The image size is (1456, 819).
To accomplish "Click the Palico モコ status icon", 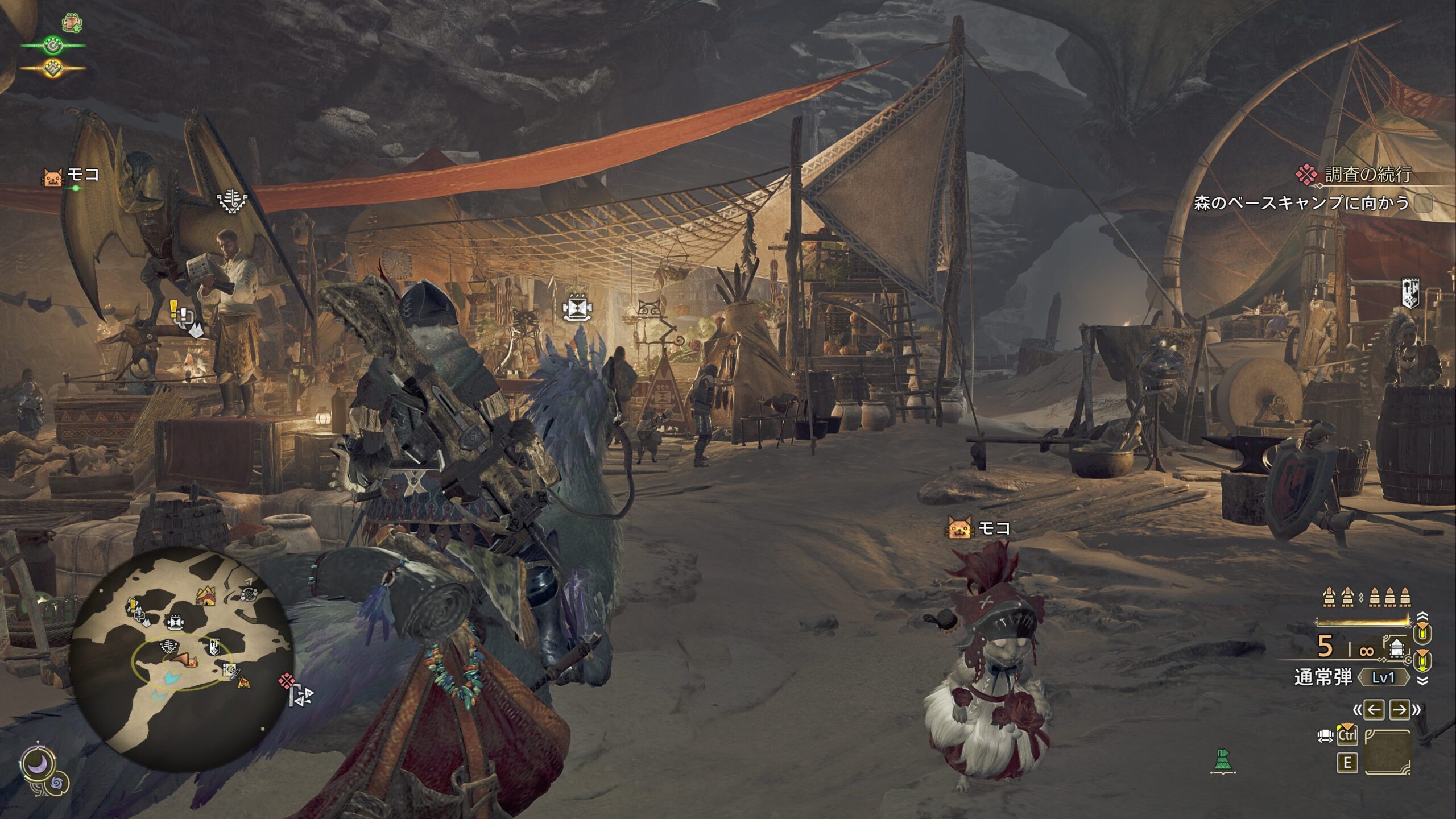I will [52, 177].
